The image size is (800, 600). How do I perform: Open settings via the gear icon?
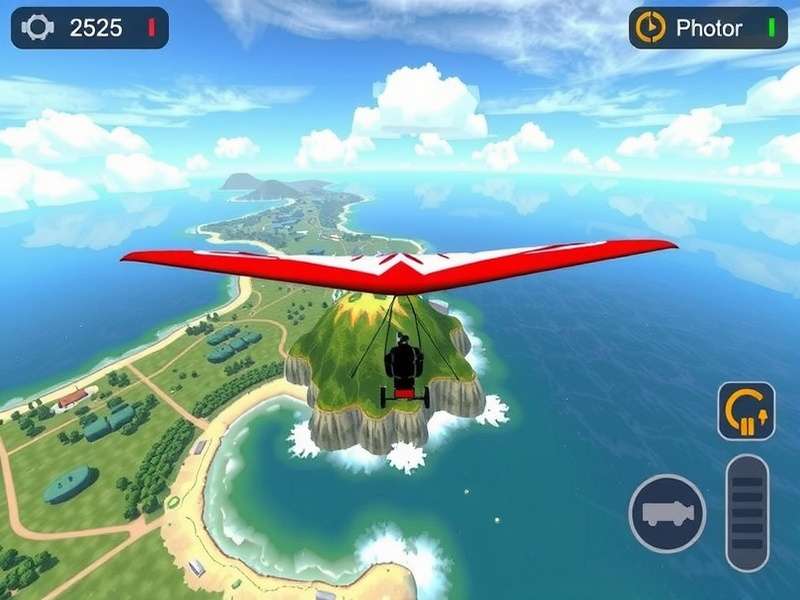pos(37,28)
